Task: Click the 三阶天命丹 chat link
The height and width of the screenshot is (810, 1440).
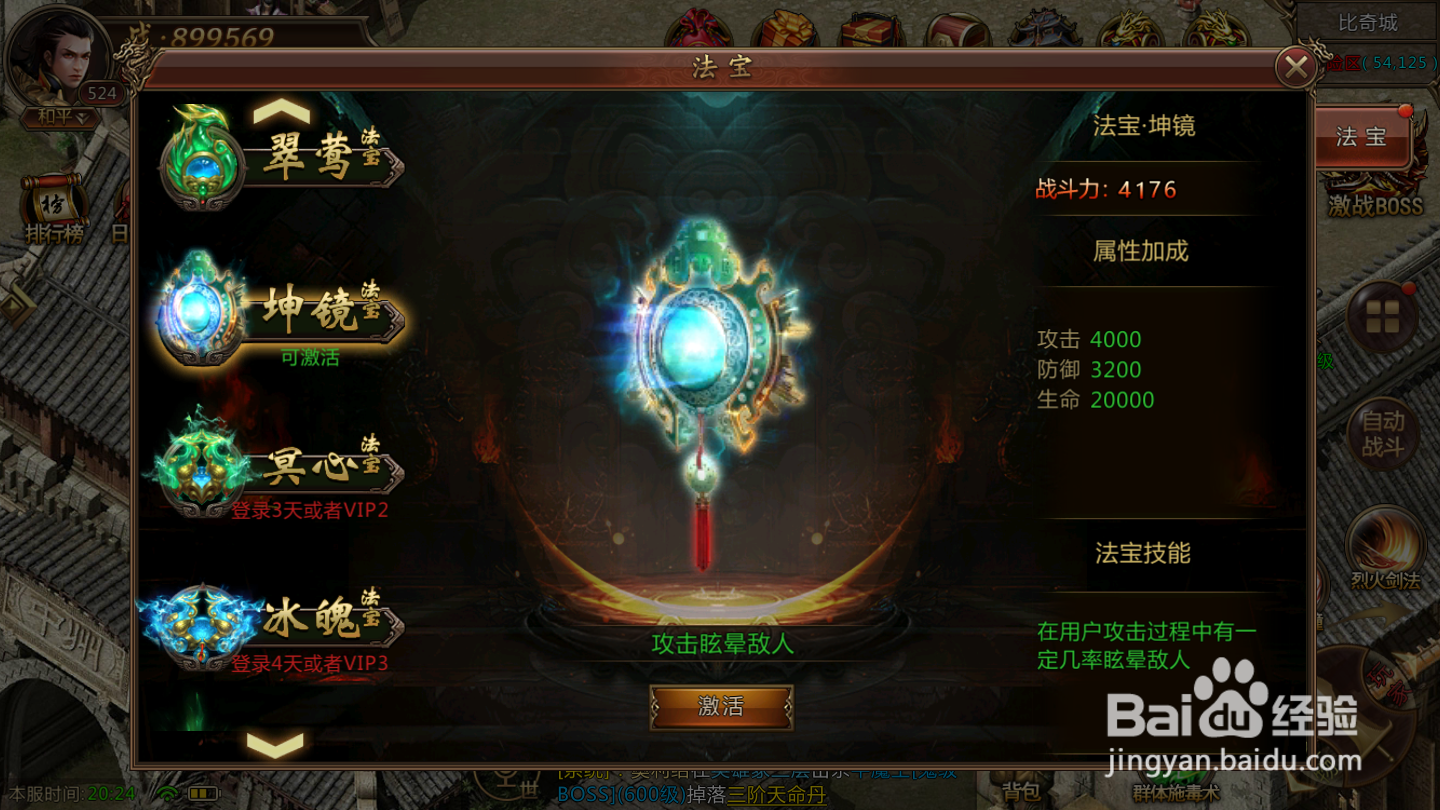Action: 775,796
